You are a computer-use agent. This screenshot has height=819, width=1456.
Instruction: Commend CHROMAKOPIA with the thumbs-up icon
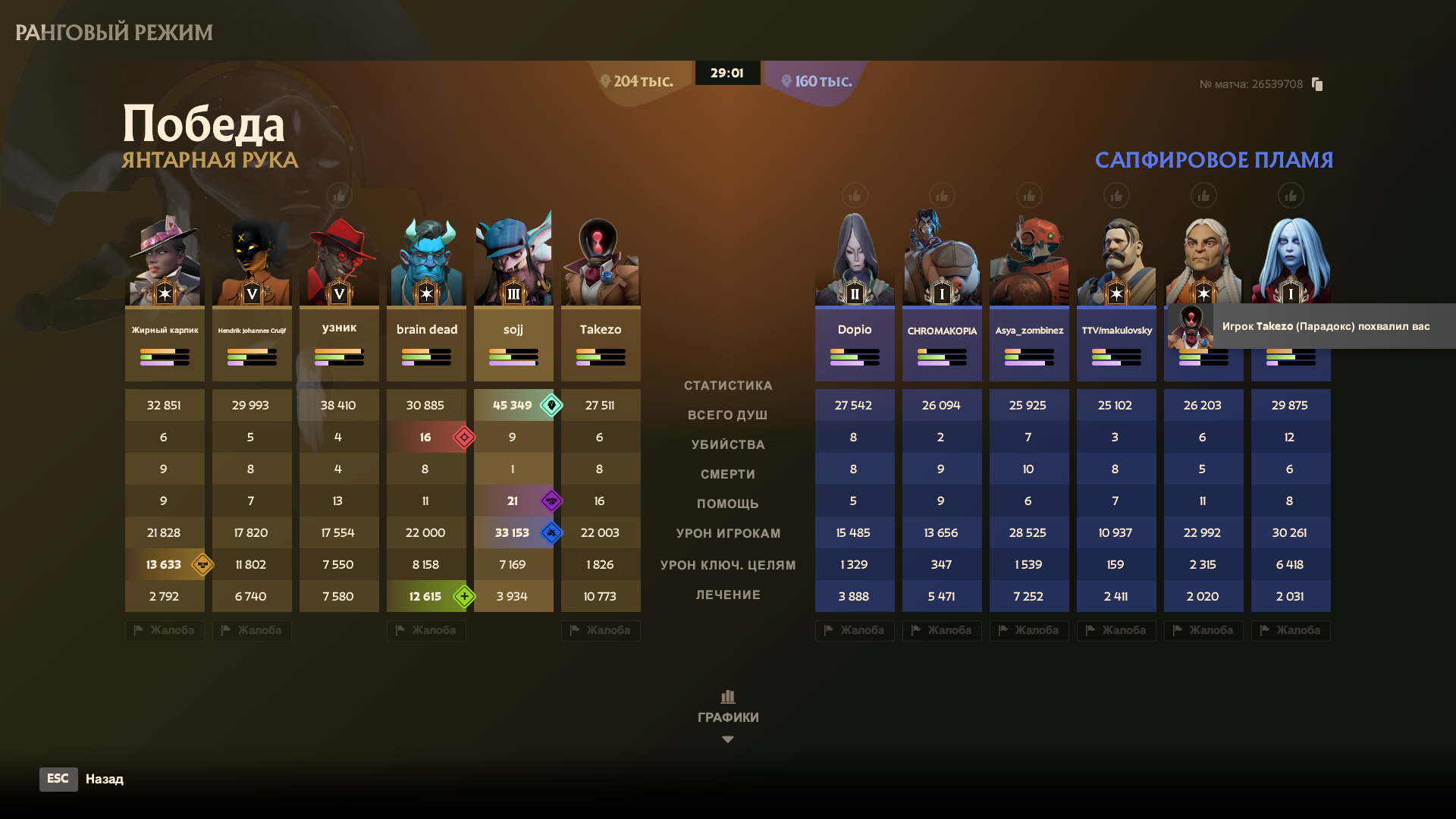[x=942, y=196]
